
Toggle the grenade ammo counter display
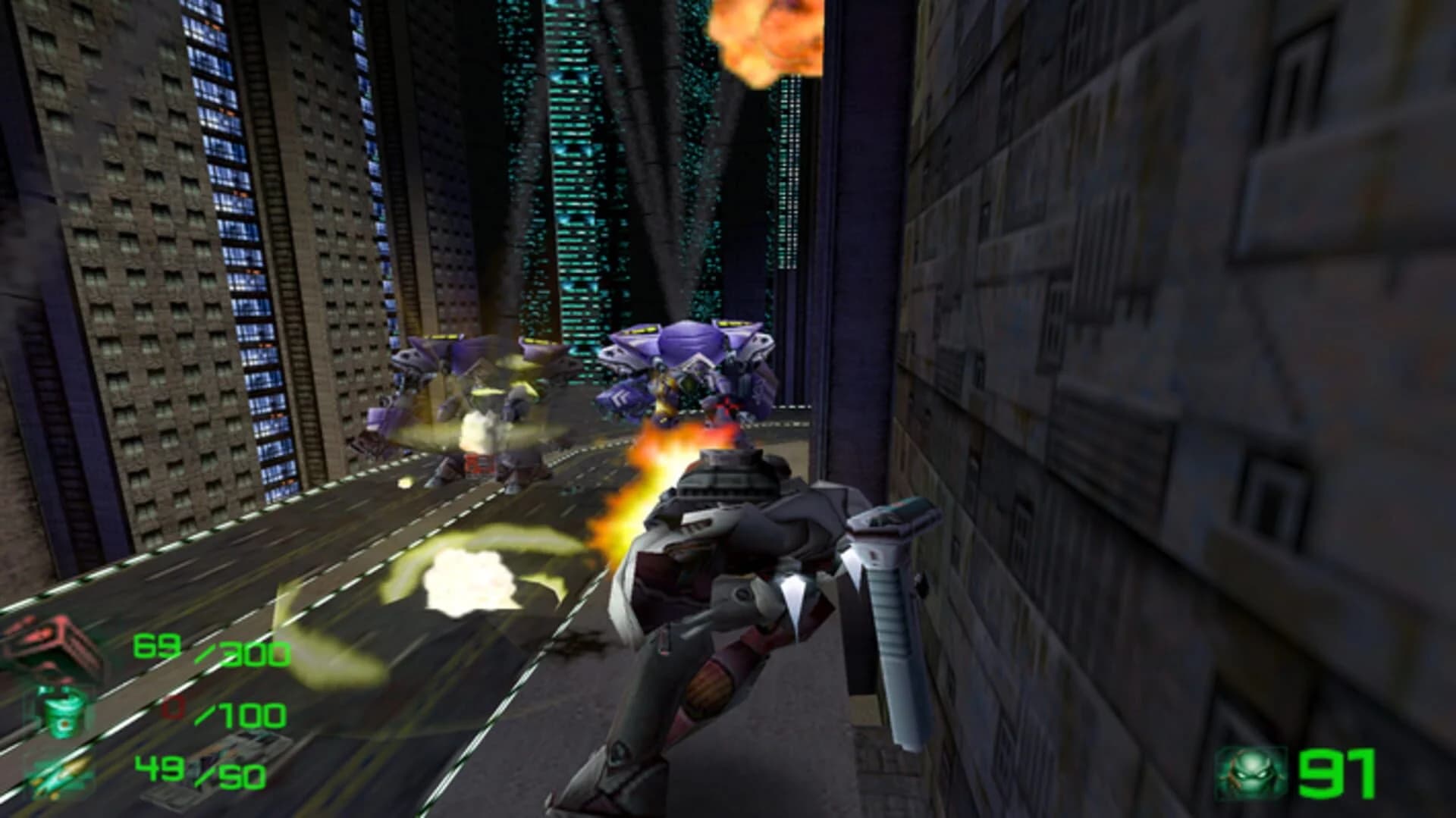pyautogui.click(x=209, y=713)
